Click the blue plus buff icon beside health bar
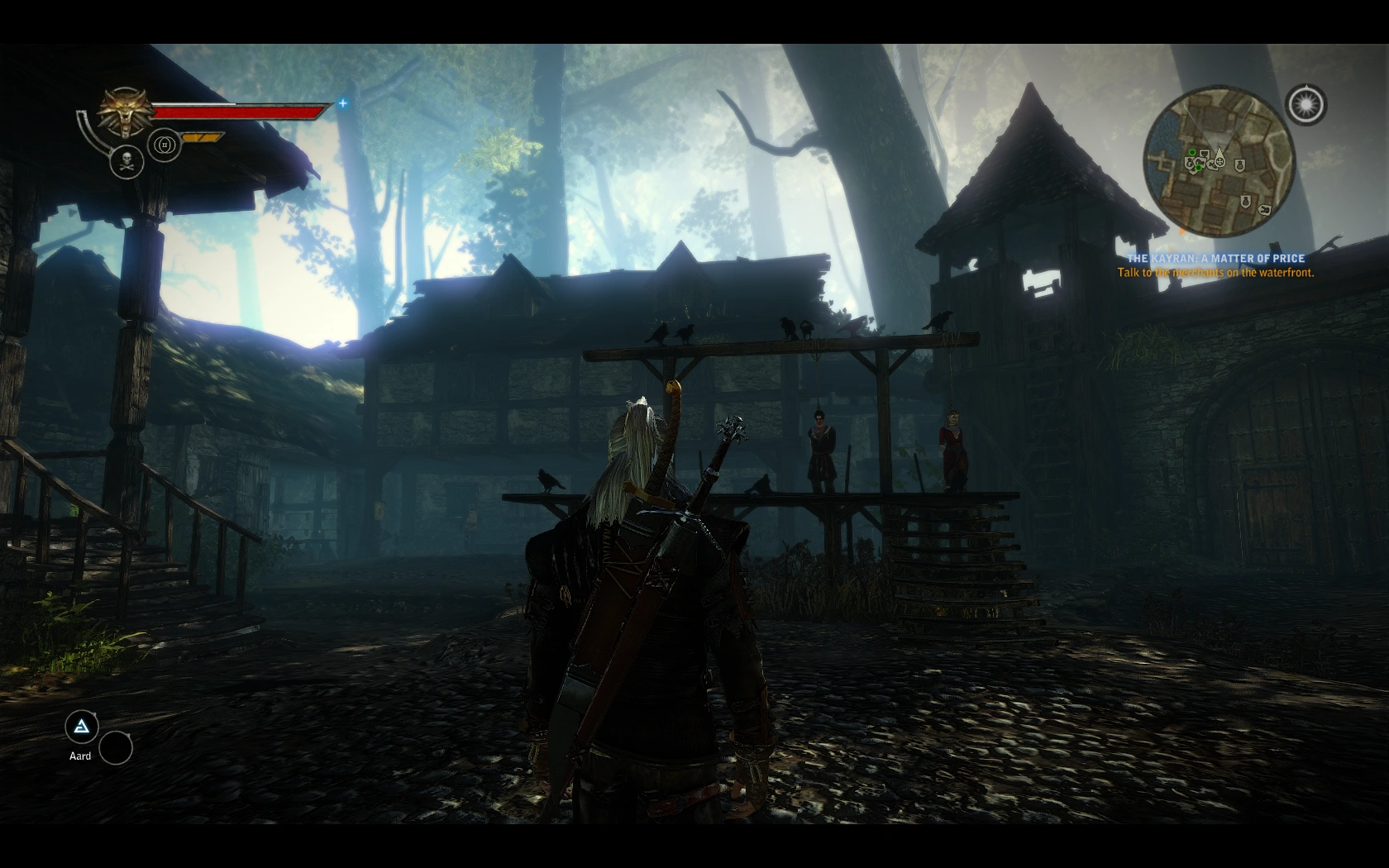 [x=342, y=103]
